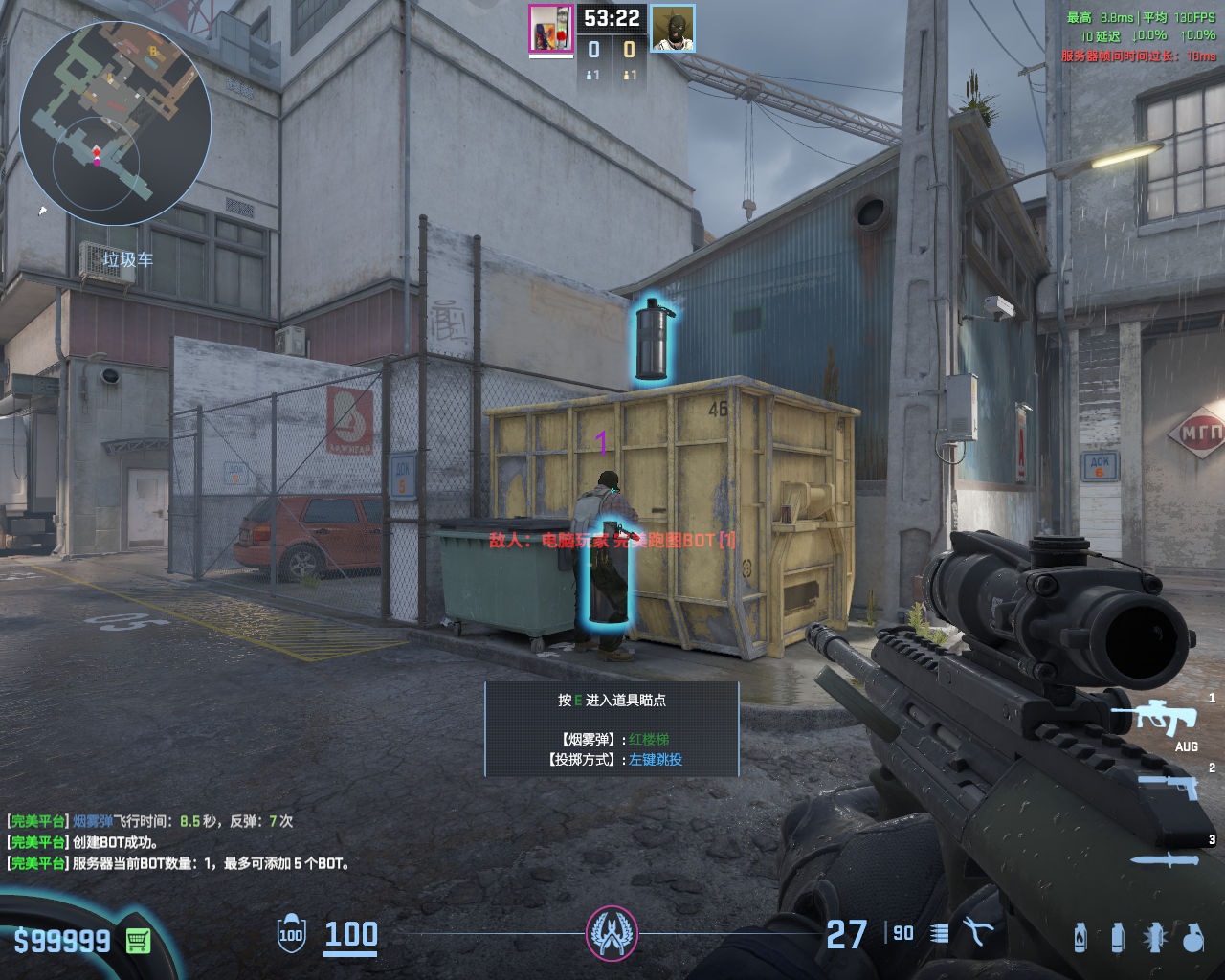Switch to the silenced pistol slot
The image size is (1225, 980).
(x=1168, y=785)
